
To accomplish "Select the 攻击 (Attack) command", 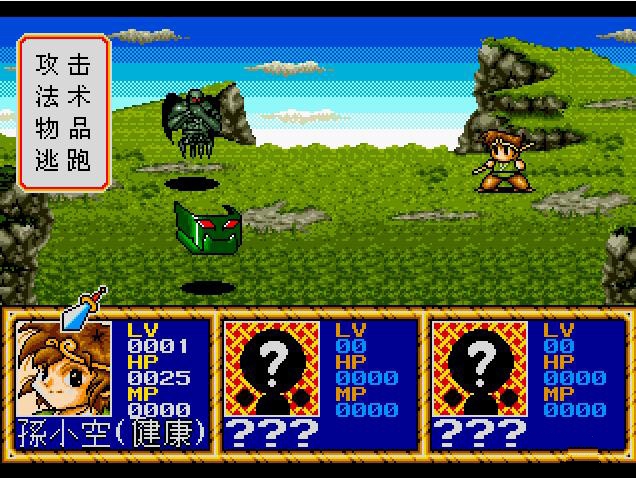I will [63, 65].
